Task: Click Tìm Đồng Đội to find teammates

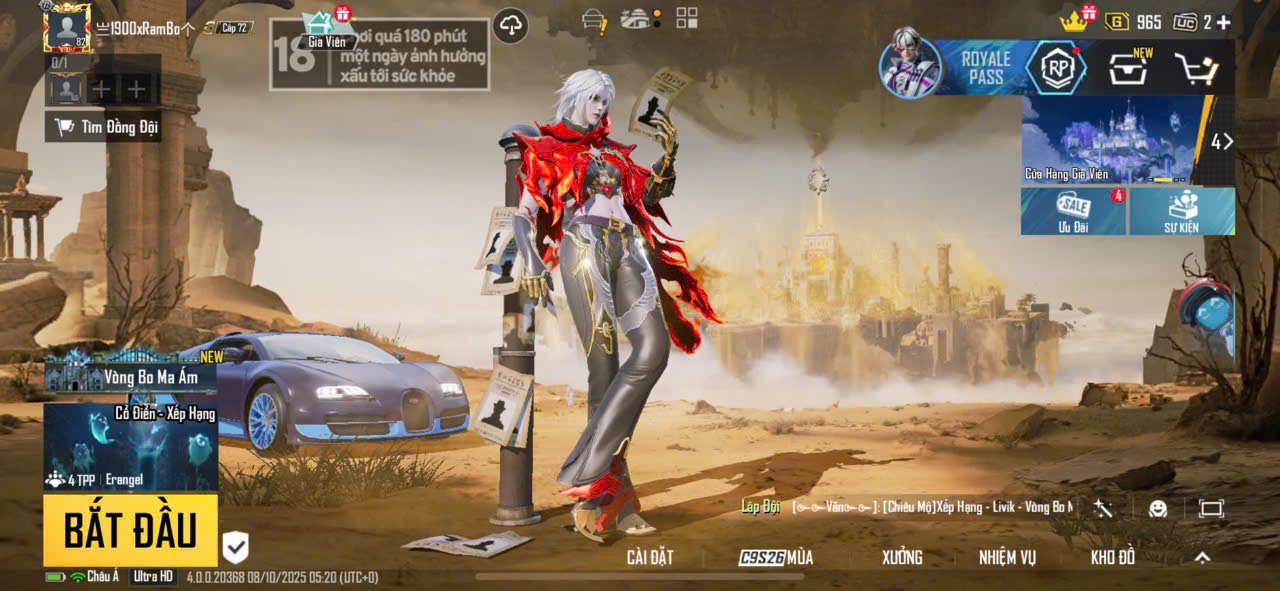Action: pyautogui.click(x=106, y=127)
